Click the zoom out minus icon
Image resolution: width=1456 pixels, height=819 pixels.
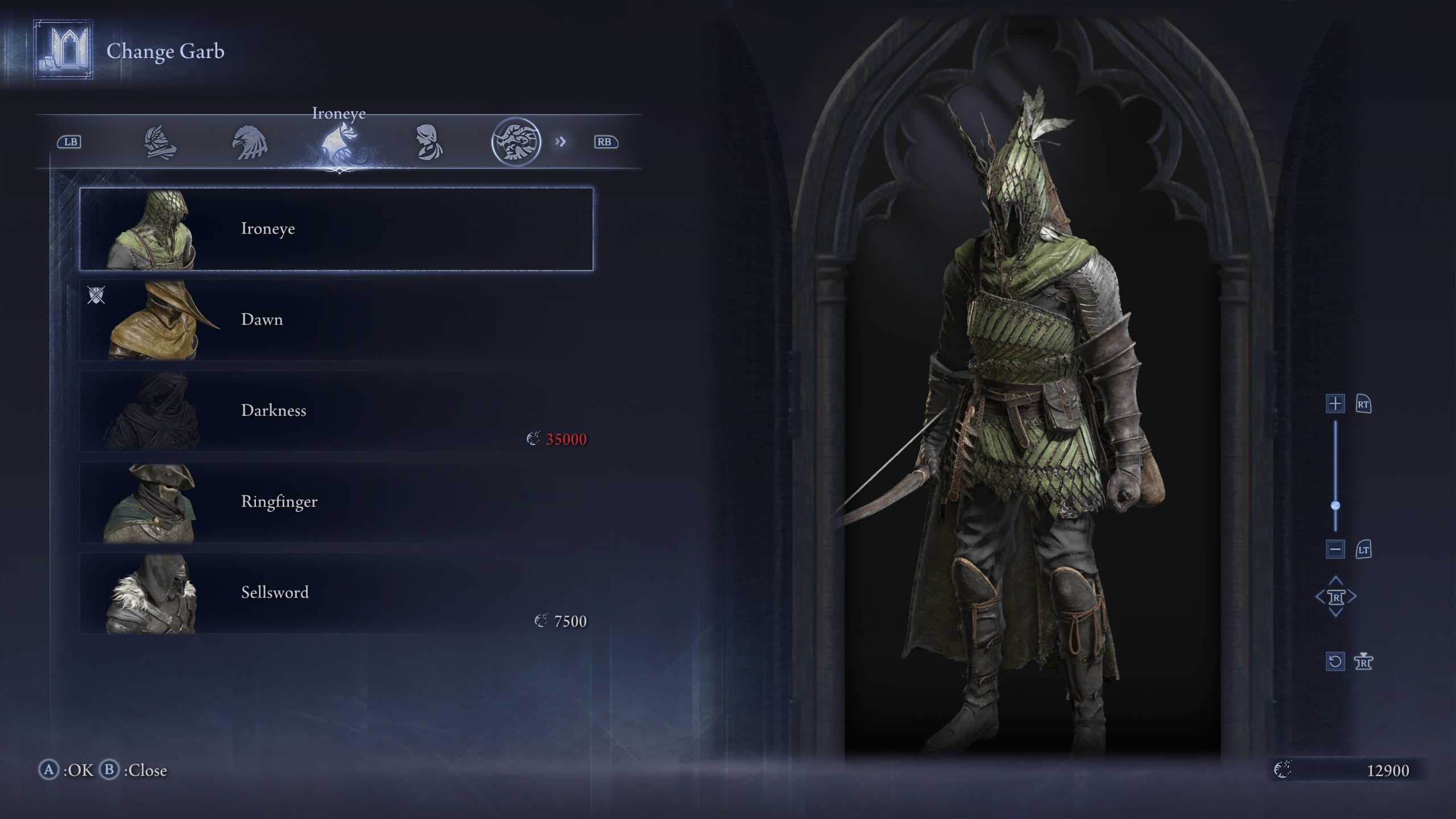pyautogui.click(x=1335, y=549)
